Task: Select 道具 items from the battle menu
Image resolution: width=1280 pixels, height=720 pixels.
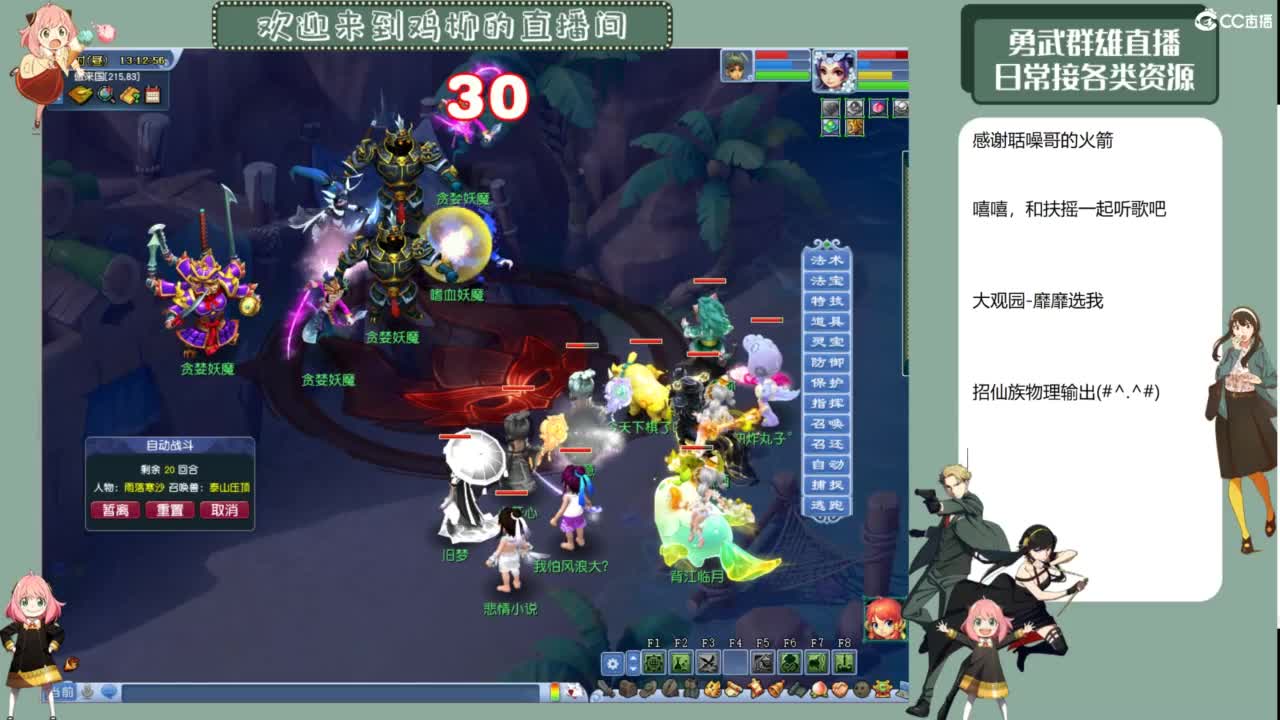Action: point(825,320)
